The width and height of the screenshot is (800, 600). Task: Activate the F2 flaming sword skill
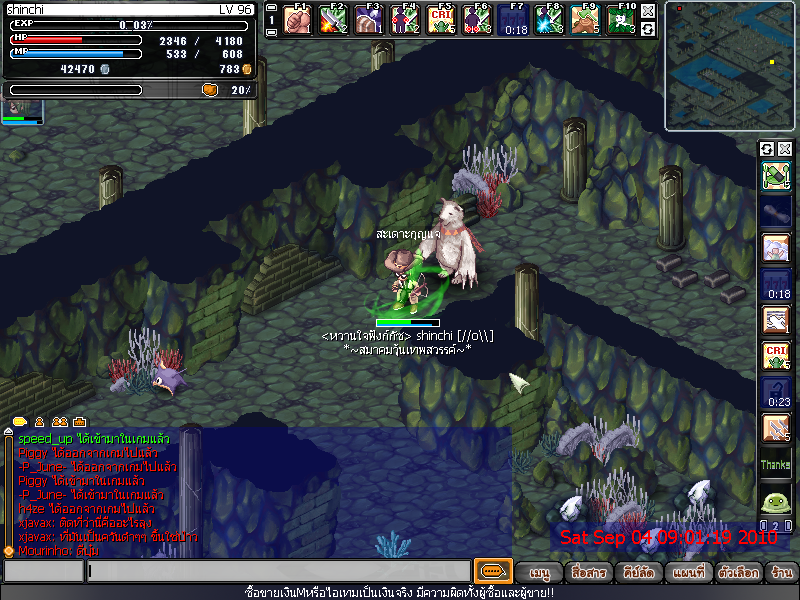[x=332, y=19]
